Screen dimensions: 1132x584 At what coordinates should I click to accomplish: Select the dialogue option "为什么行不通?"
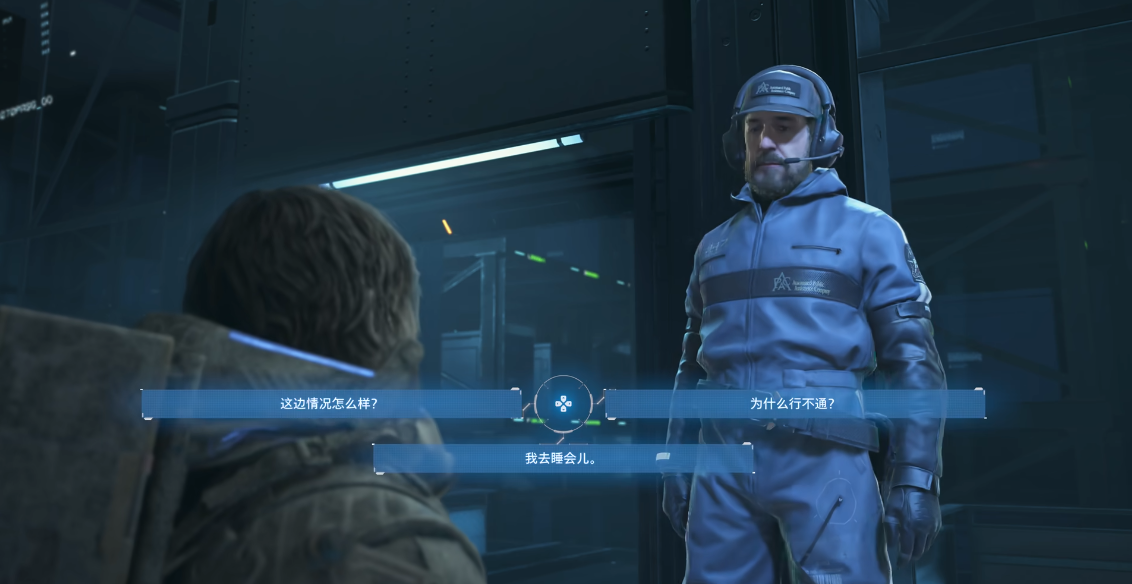[x=793, y=404]
